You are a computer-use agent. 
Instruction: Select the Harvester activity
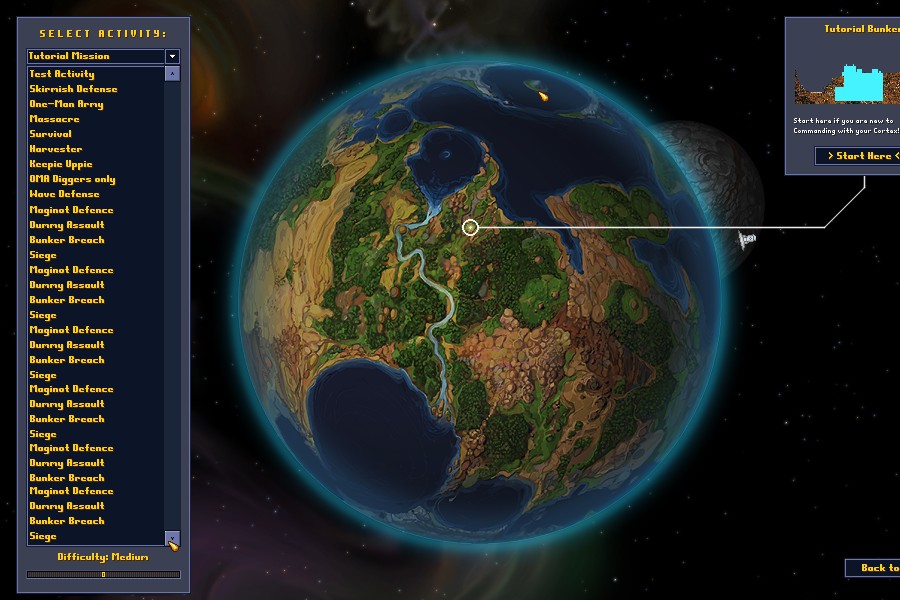click(56, 149)
